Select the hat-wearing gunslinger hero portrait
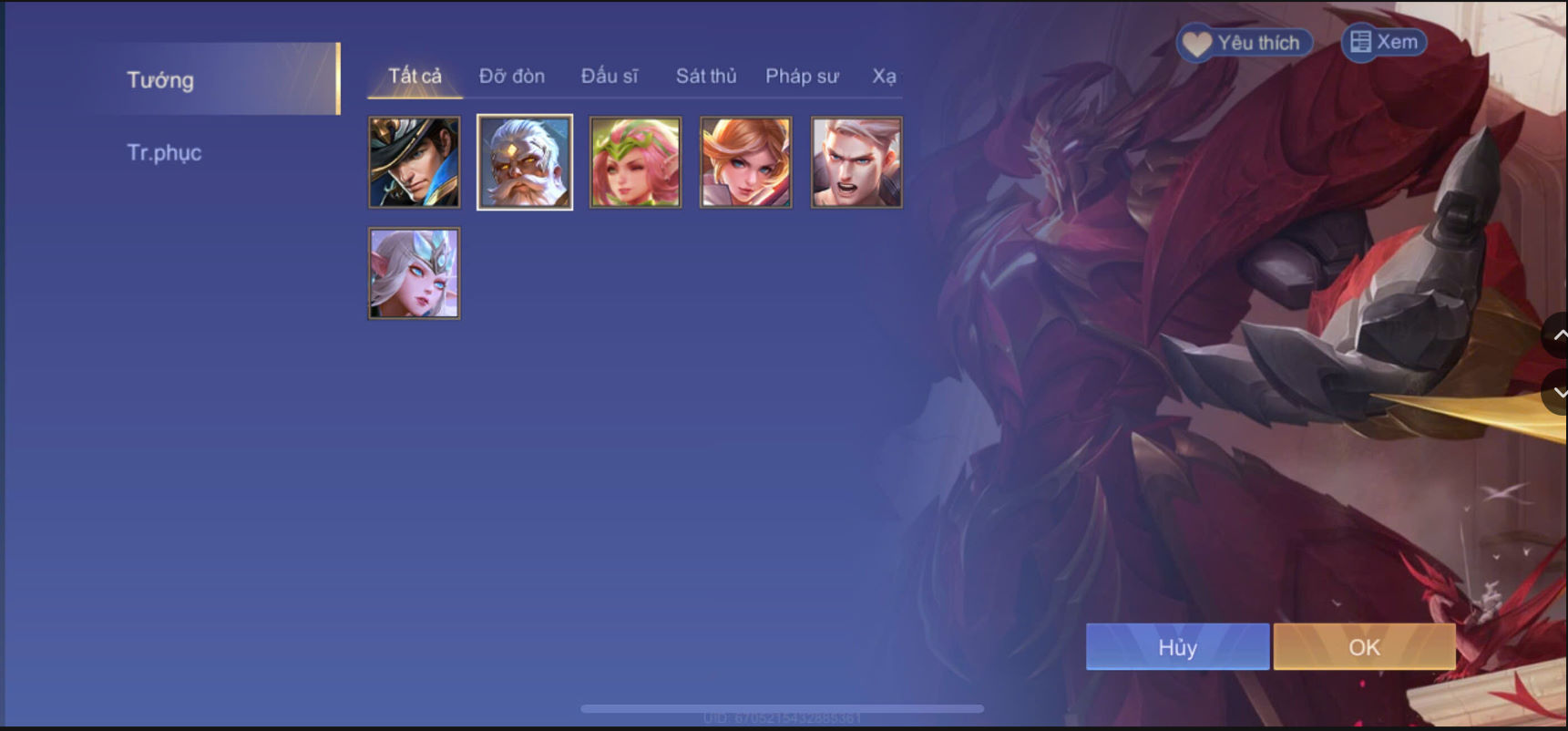 coord(414,162)
